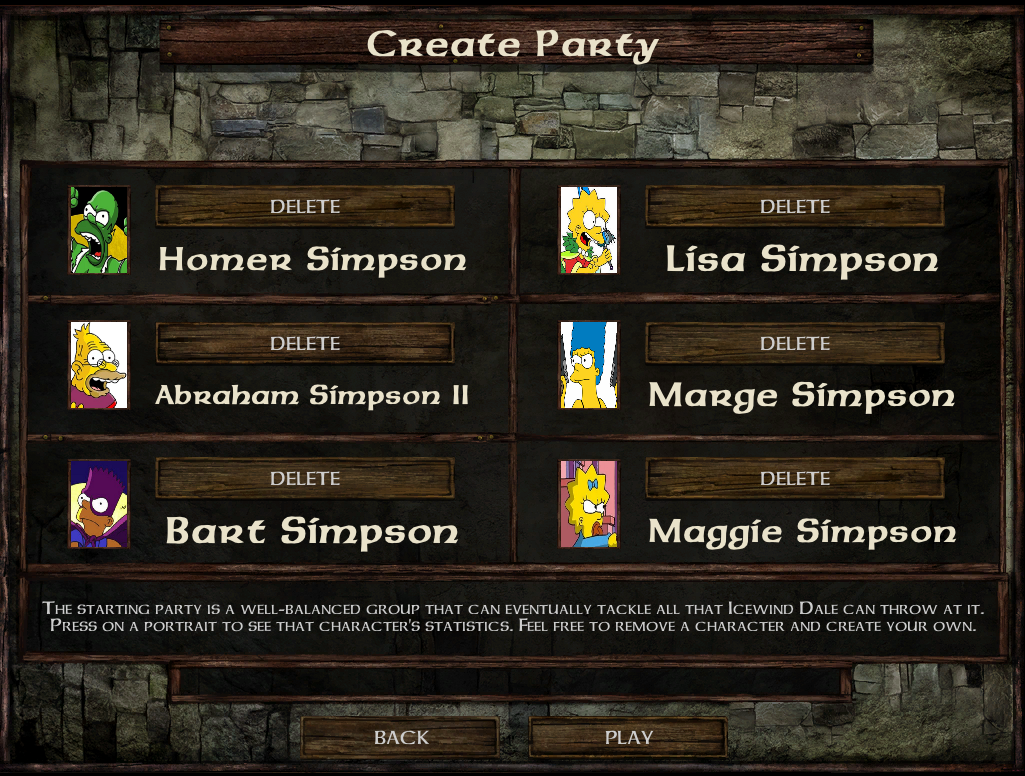Inspect Maggie Simpson's portrait

(x=589, y=503)
